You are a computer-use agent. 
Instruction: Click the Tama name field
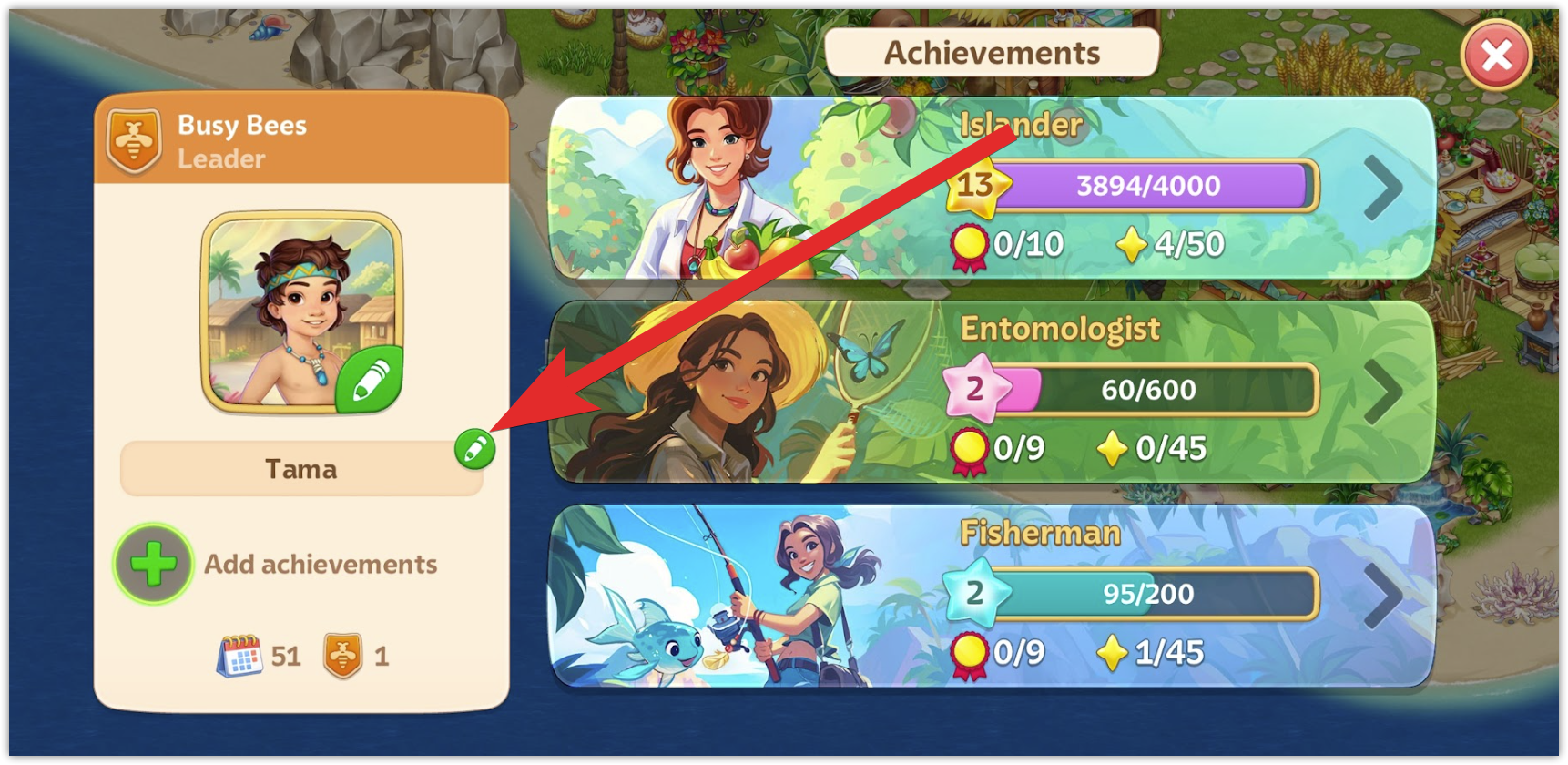300,470
